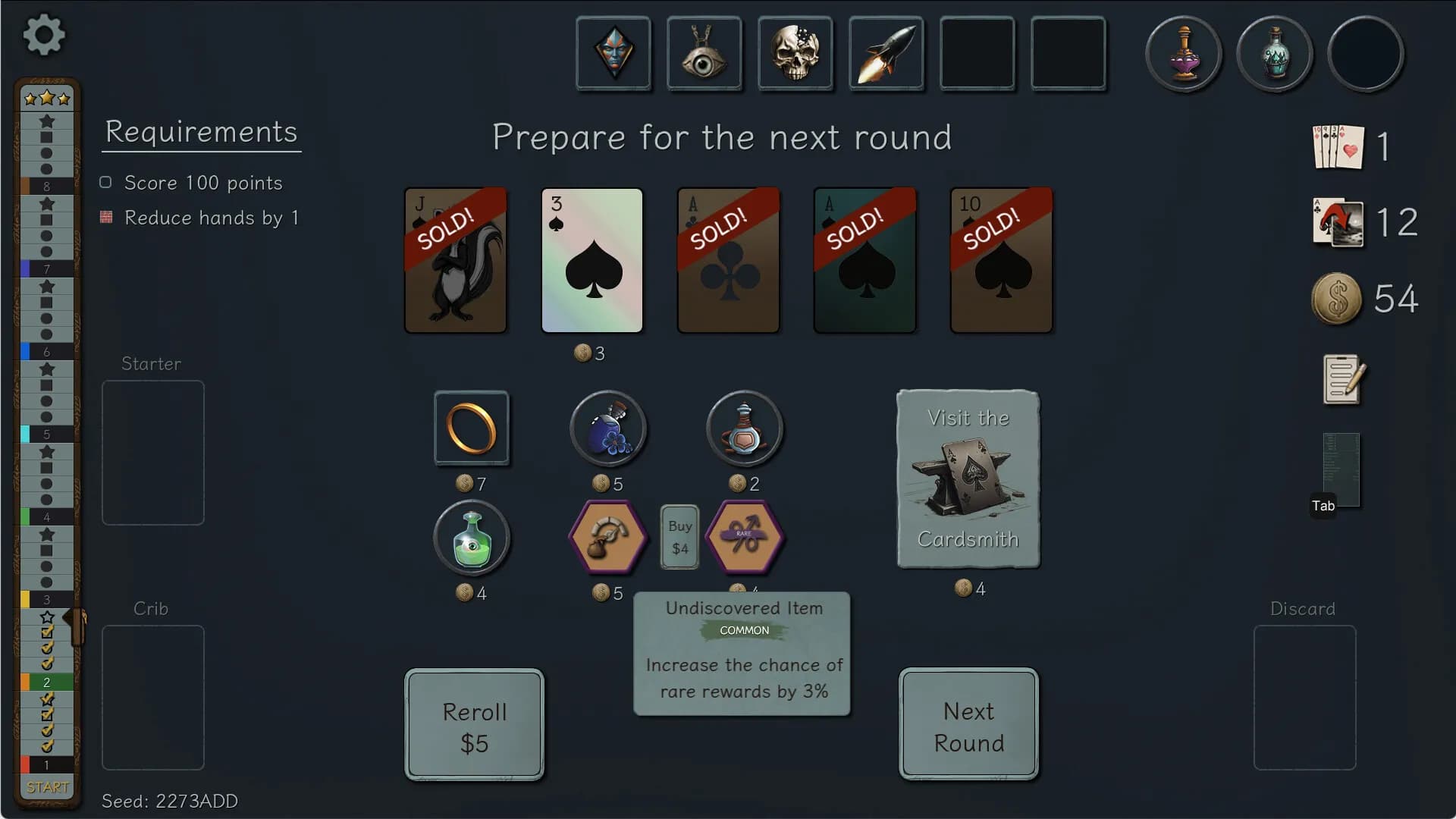Open the skull charm in top toolbar
This screenshot has height=819, width=1456.
(x=795, y=53)
